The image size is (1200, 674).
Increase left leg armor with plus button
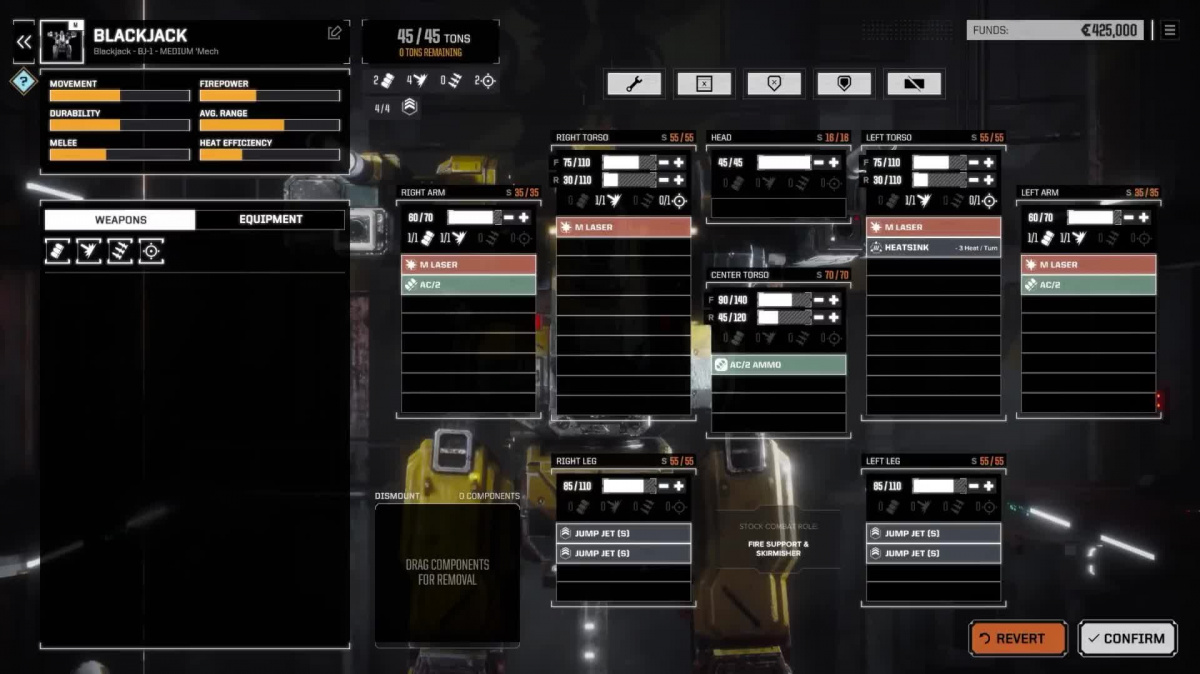[x=988, y=486]
